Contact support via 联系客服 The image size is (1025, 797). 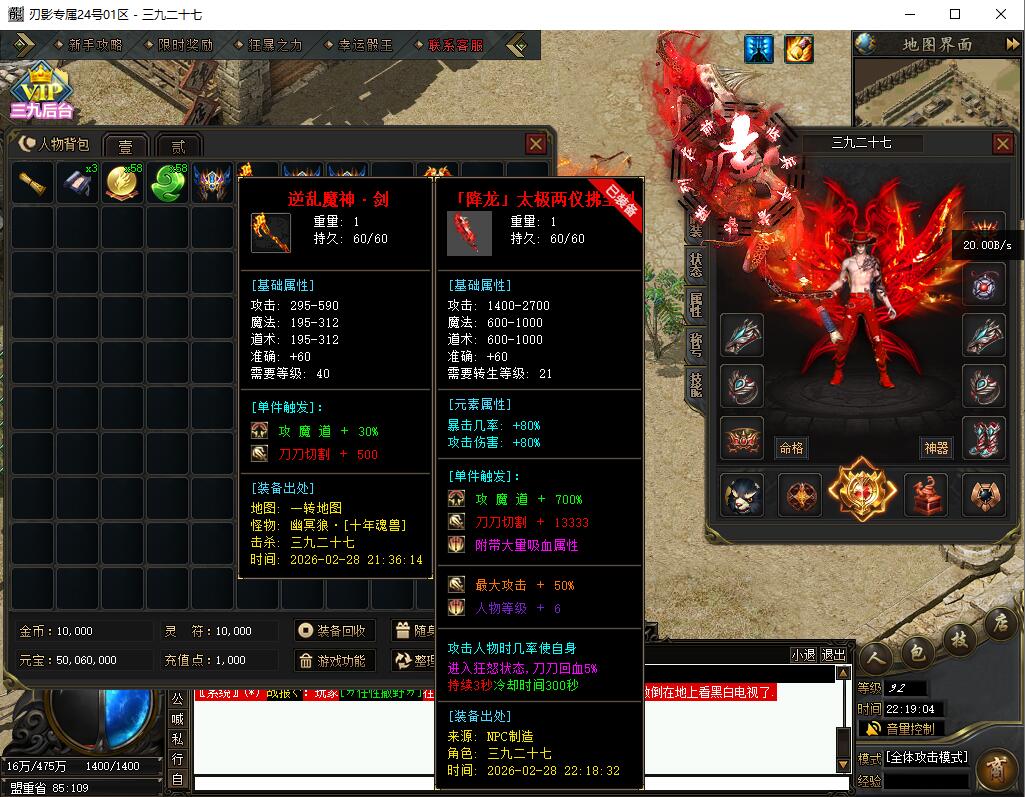455,45
